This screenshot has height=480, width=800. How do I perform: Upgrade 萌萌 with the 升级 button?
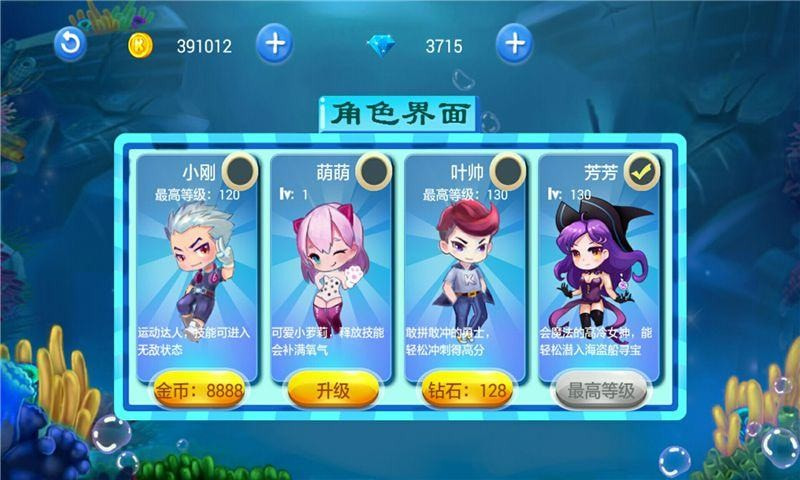tap(333, 391)
